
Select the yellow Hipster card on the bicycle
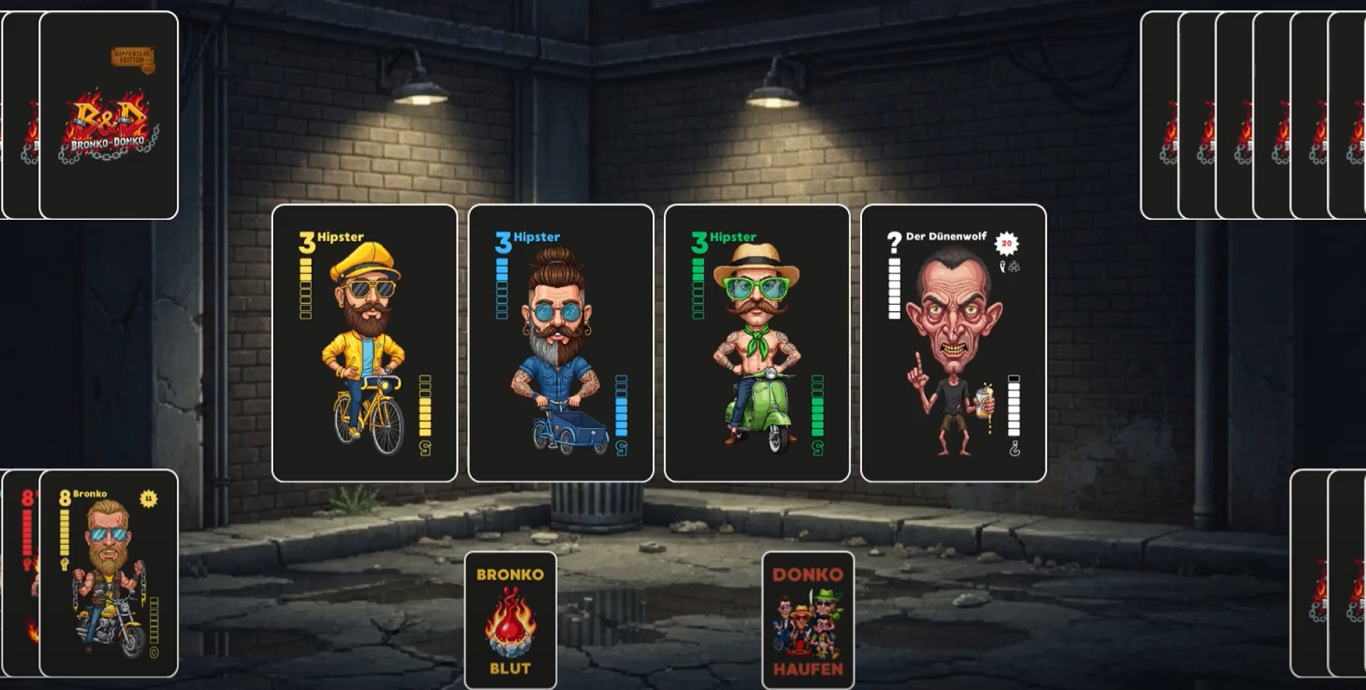click(364, 343)
